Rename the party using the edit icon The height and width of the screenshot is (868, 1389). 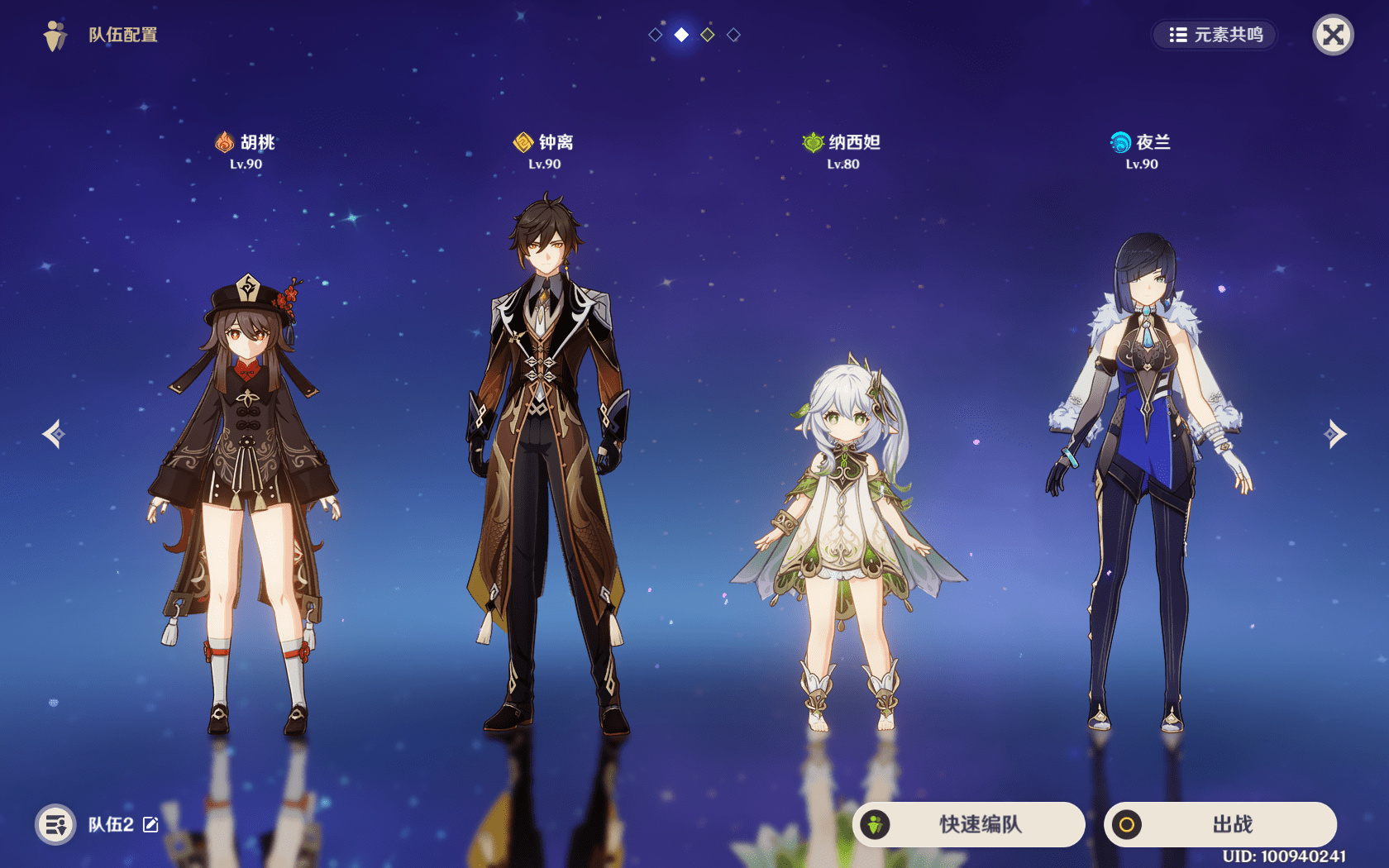point(150,824)
